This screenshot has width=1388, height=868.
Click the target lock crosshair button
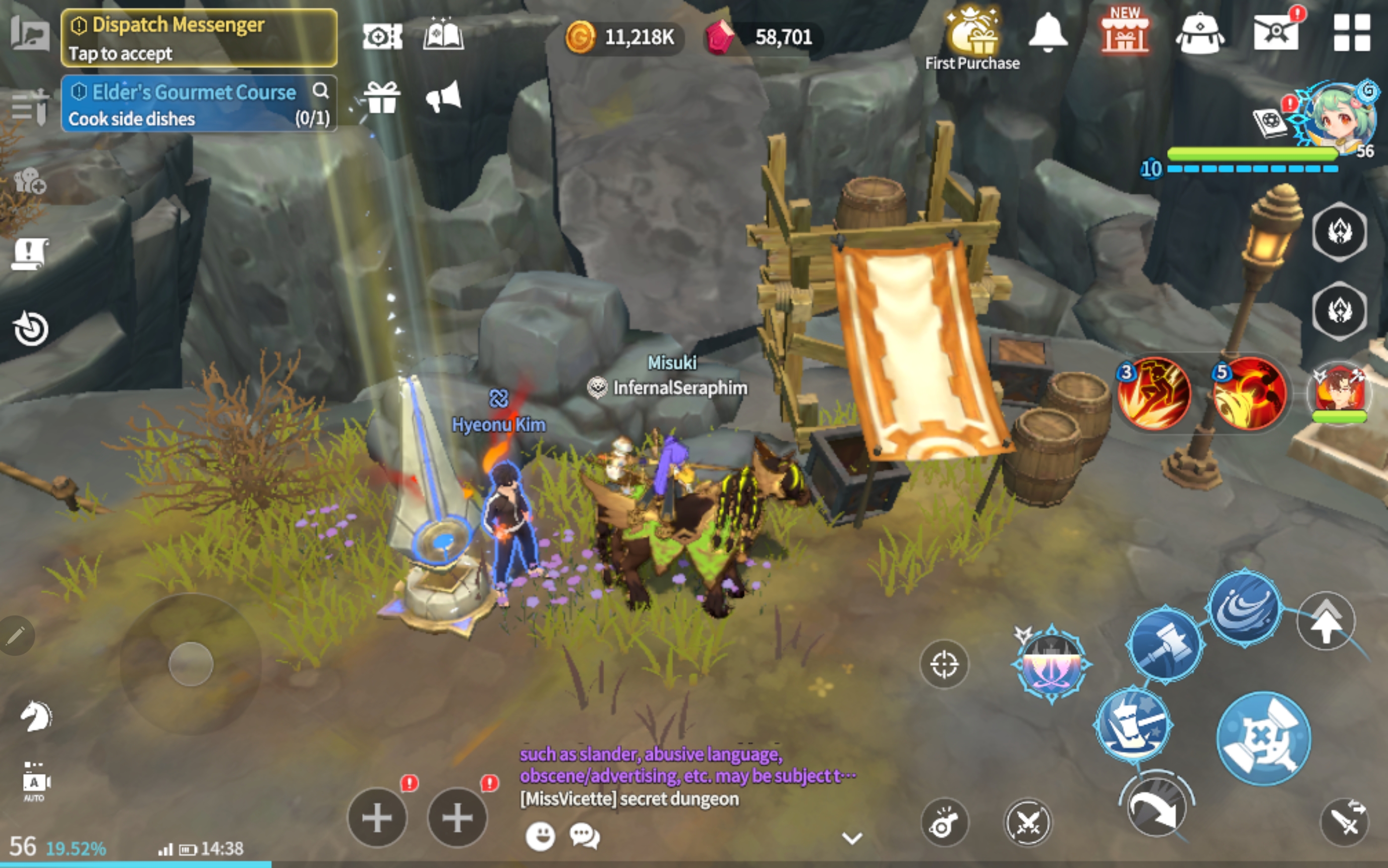(x=943, y=665)
